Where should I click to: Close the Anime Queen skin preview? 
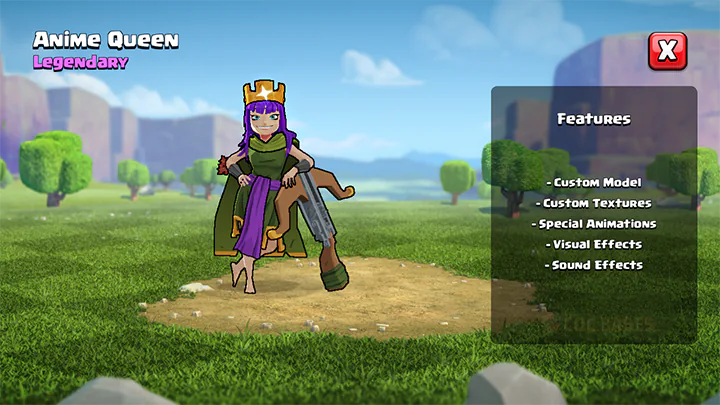click(x=667, y=50)
